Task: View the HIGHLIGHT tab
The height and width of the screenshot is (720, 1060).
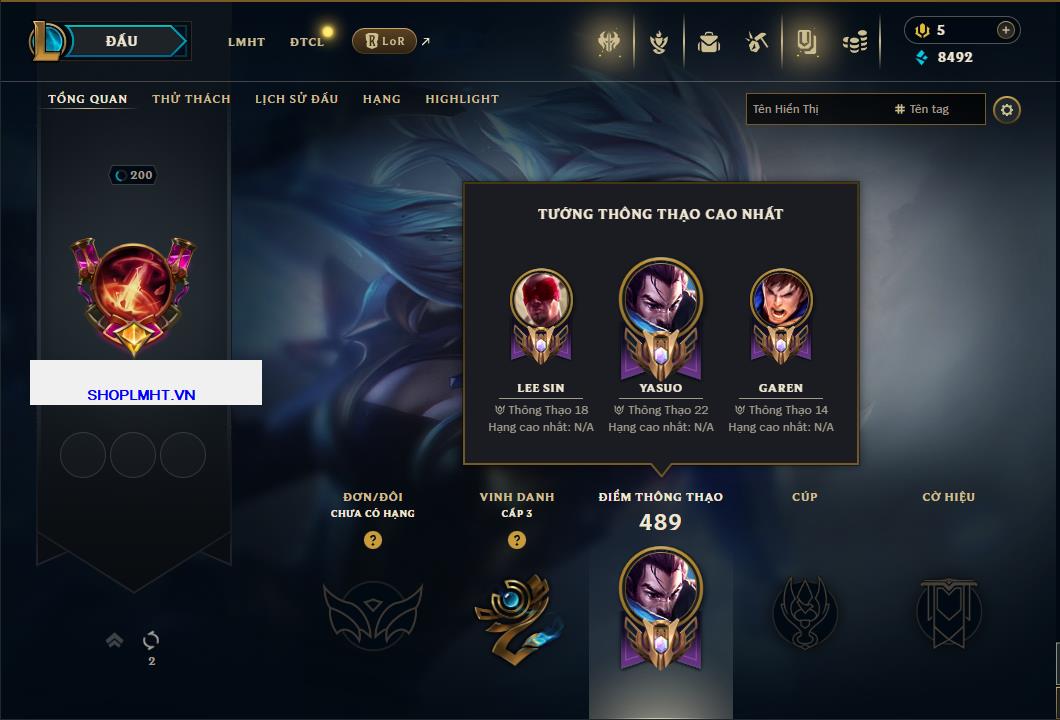Action: click(x=462, y=99)
